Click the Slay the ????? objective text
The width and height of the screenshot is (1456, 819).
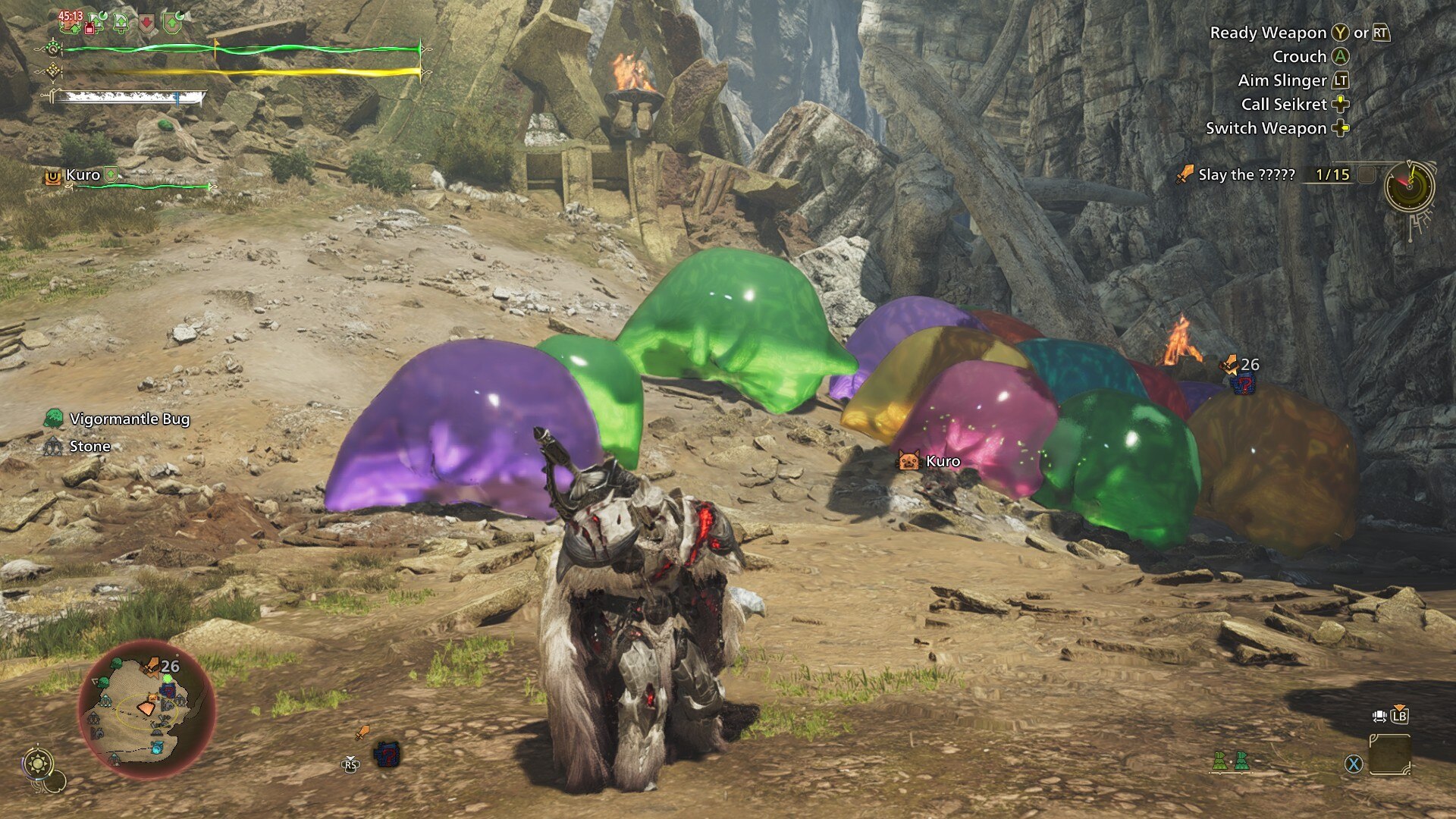point(1247,176)
